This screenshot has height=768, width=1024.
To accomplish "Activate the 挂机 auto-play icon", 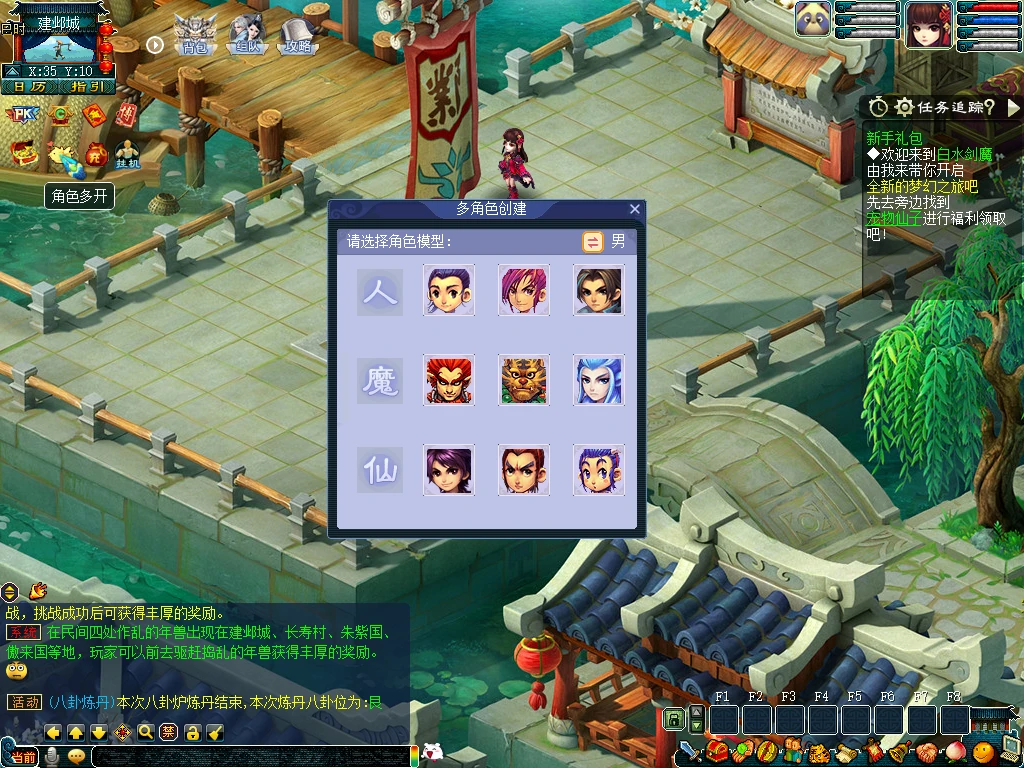I will 128,153.
